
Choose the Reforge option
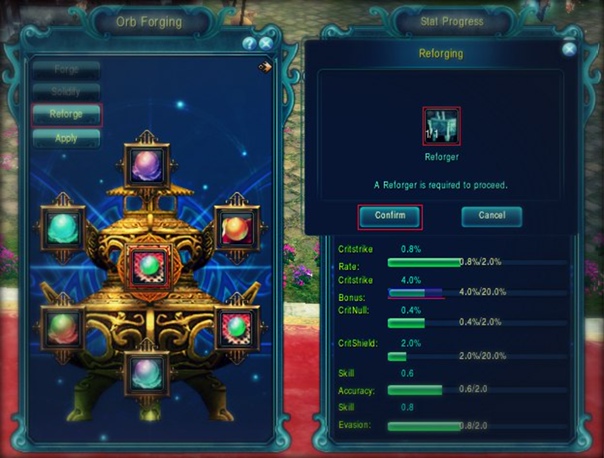tap(66, 114)
